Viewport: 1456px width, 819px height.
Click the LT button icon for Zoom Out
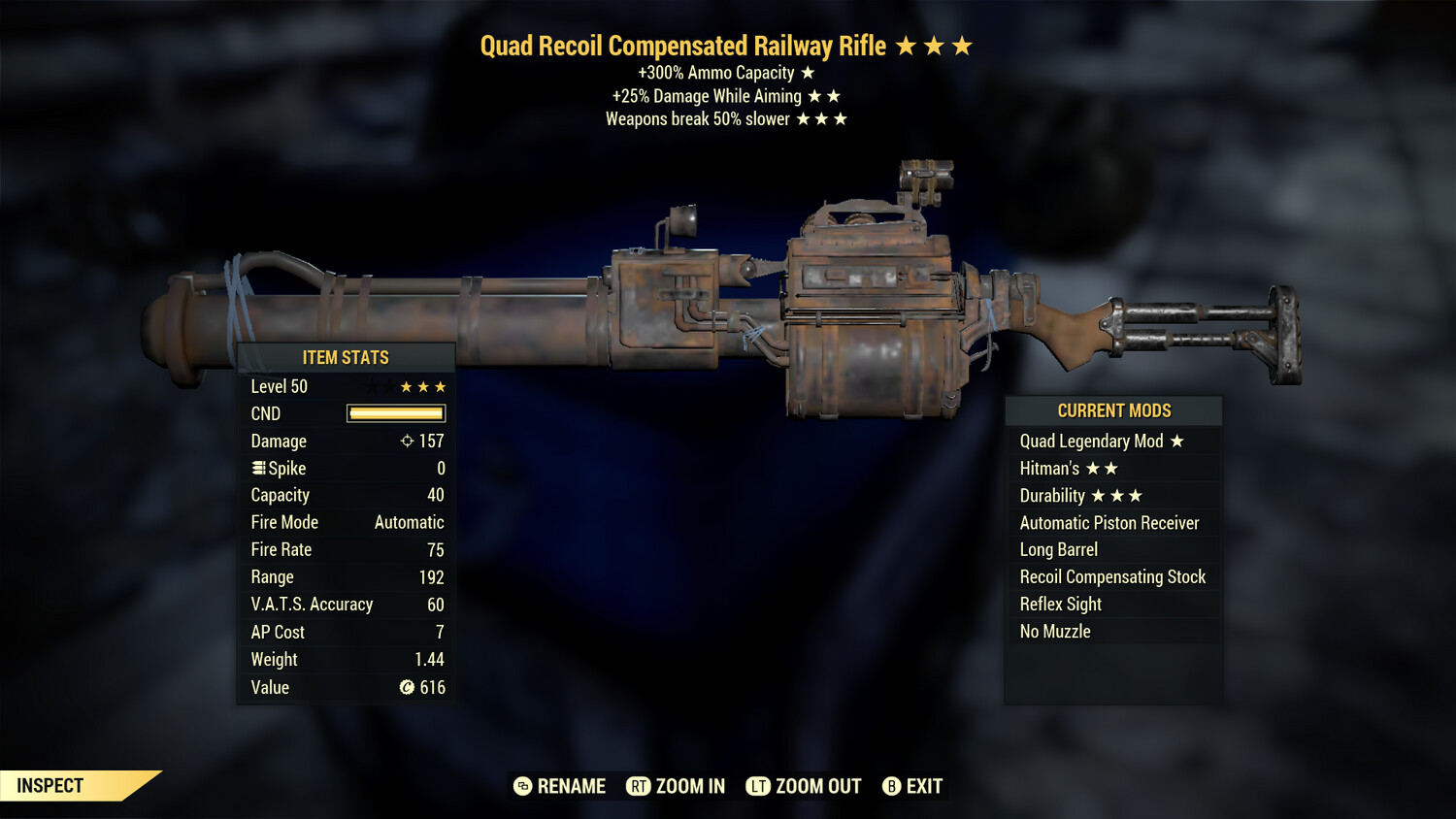[760, 786]
